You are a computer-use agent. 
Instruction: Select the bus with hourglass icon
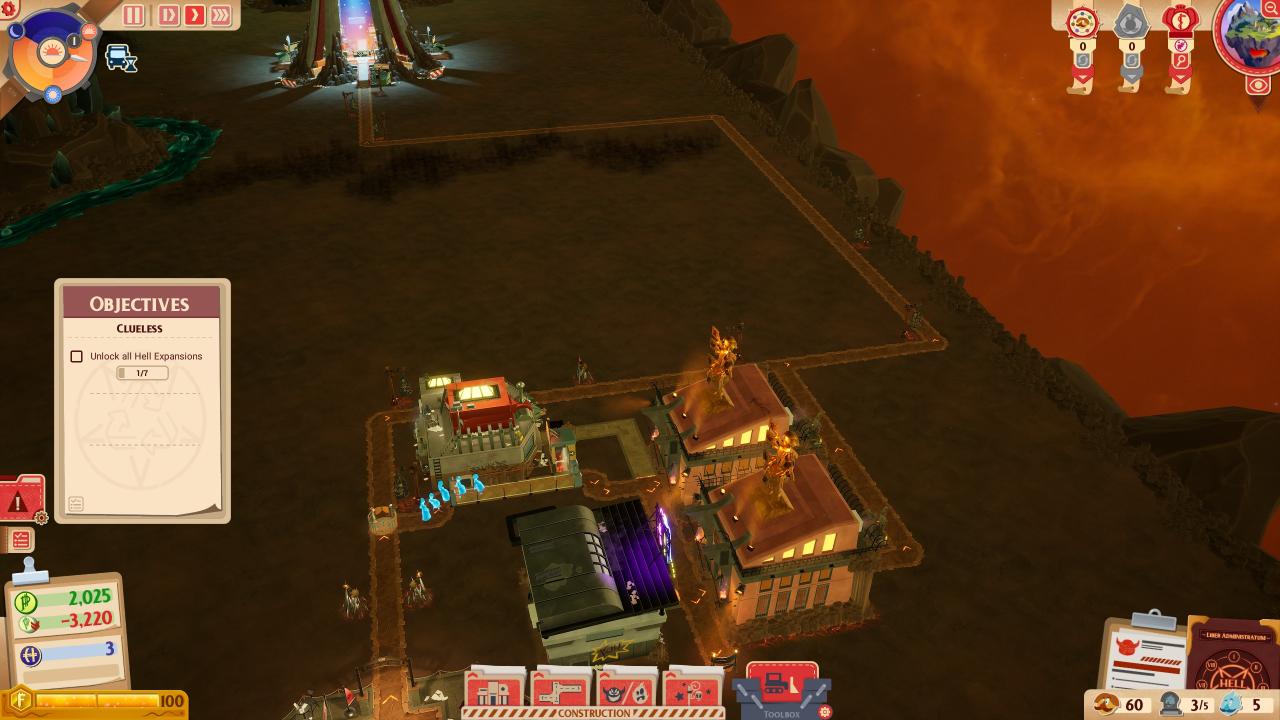(120, 58)
